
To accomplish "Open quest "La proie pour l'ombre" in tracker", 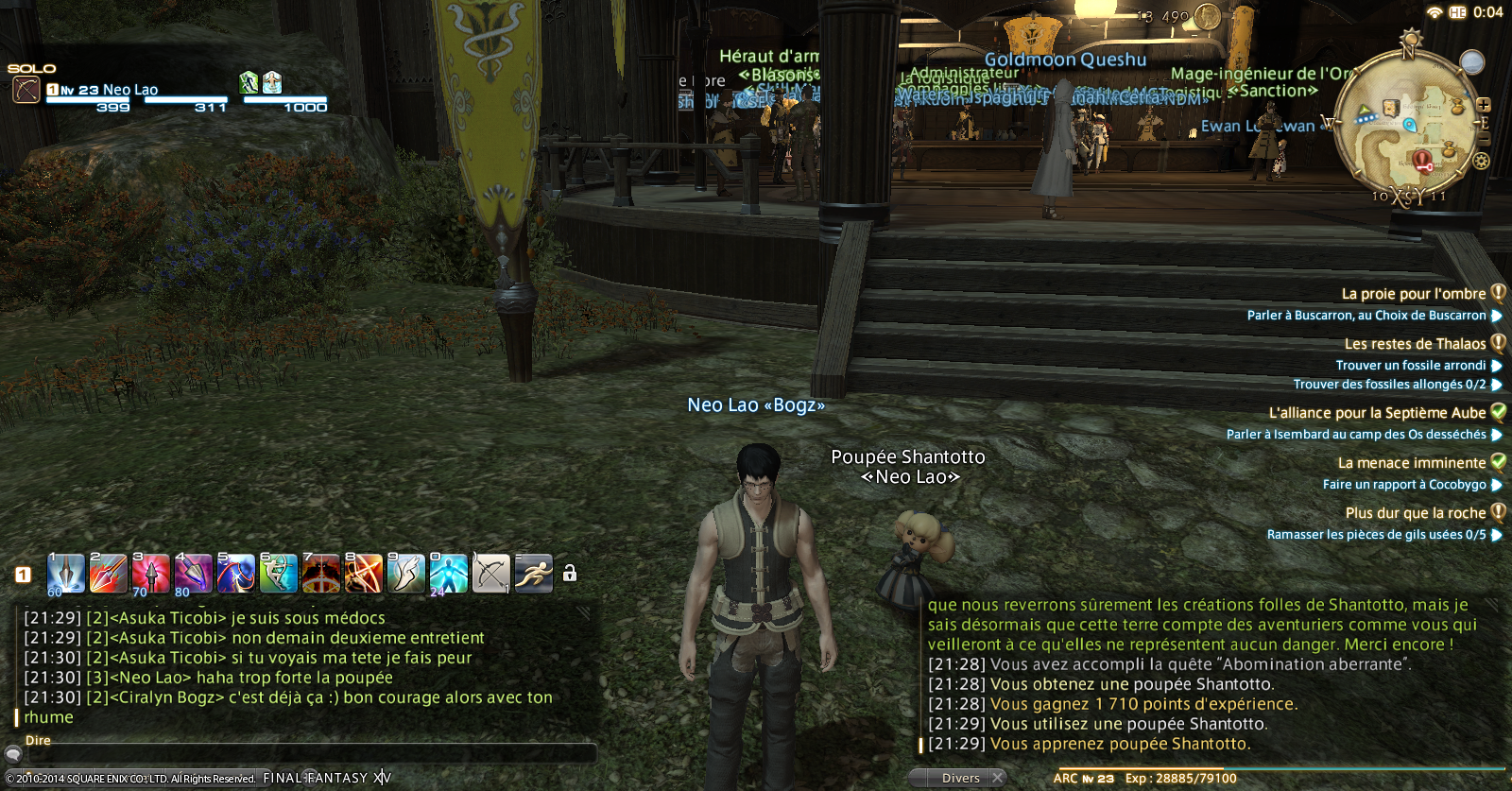I will tap(1414, 294).
